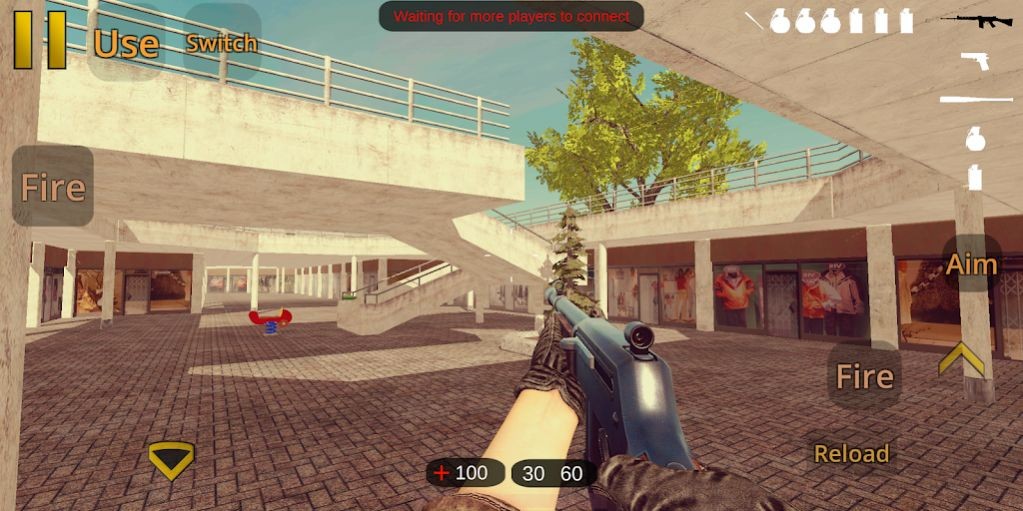The width and height of the screenshot is (1023, 511).
Task: Tap the Switch weapon button
Action: pos(222,43)
